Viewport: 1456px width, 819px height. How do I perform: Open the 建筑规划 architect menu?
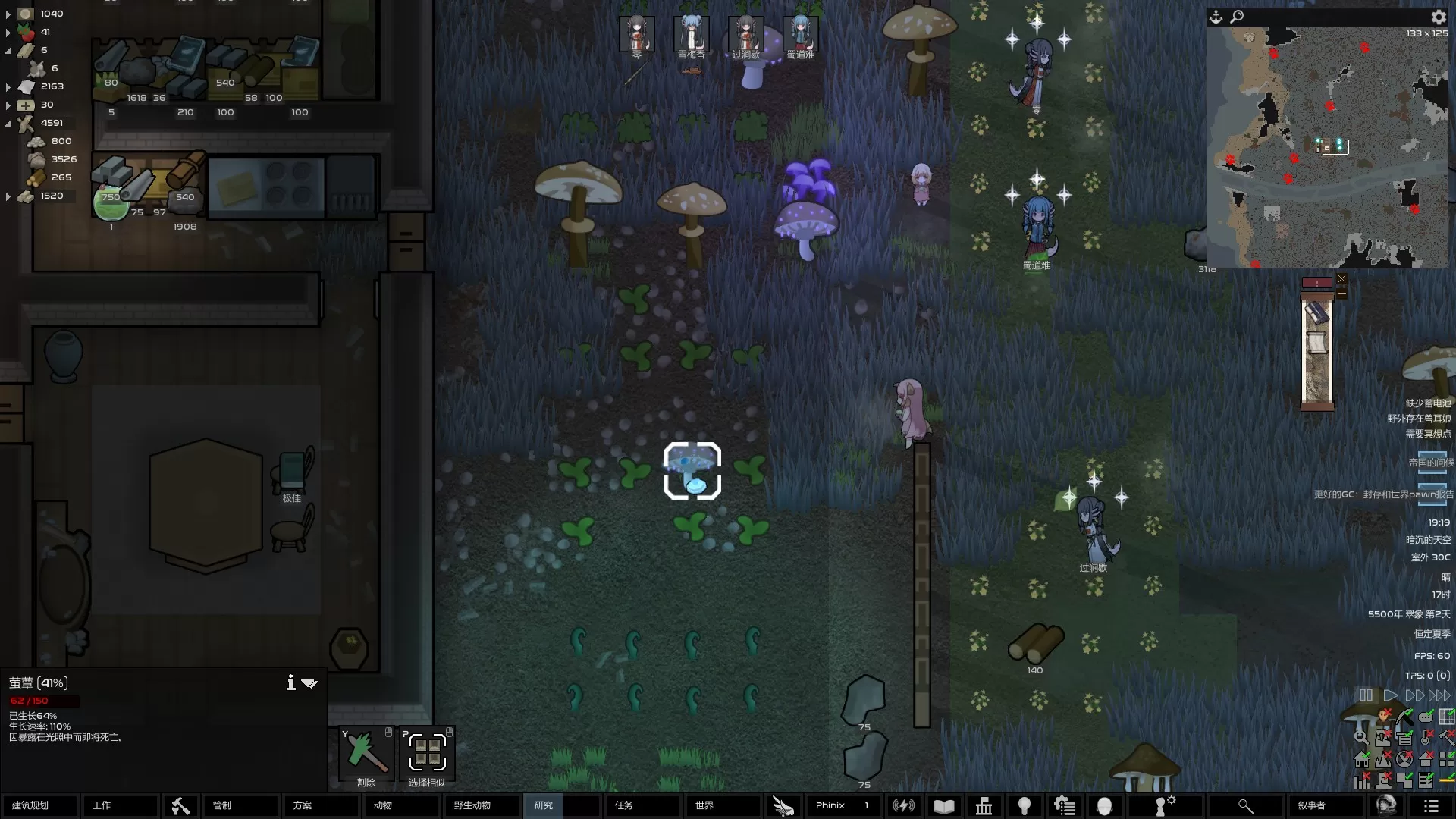[x=39, y=805]
